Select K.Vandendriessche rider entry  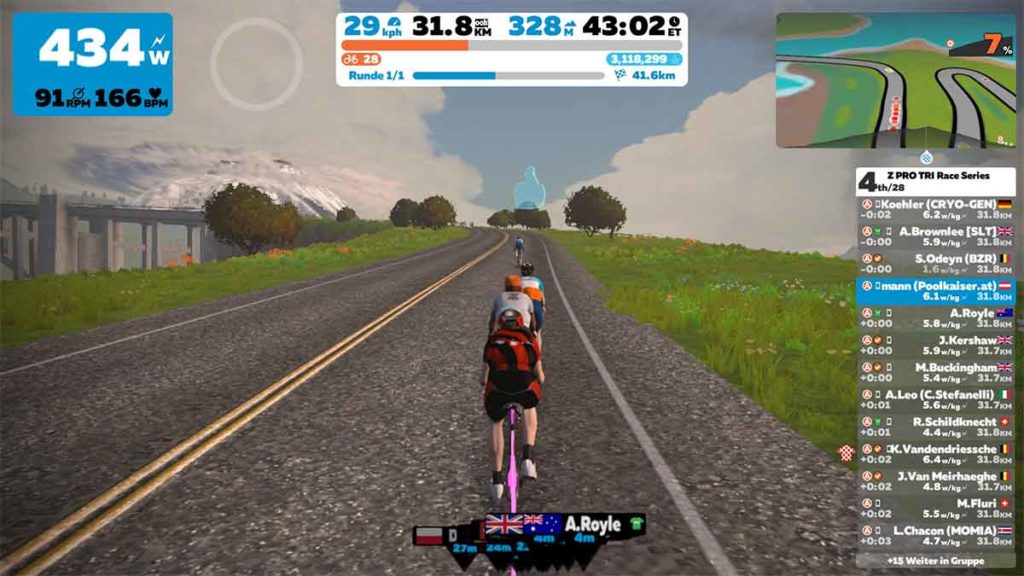935,454
